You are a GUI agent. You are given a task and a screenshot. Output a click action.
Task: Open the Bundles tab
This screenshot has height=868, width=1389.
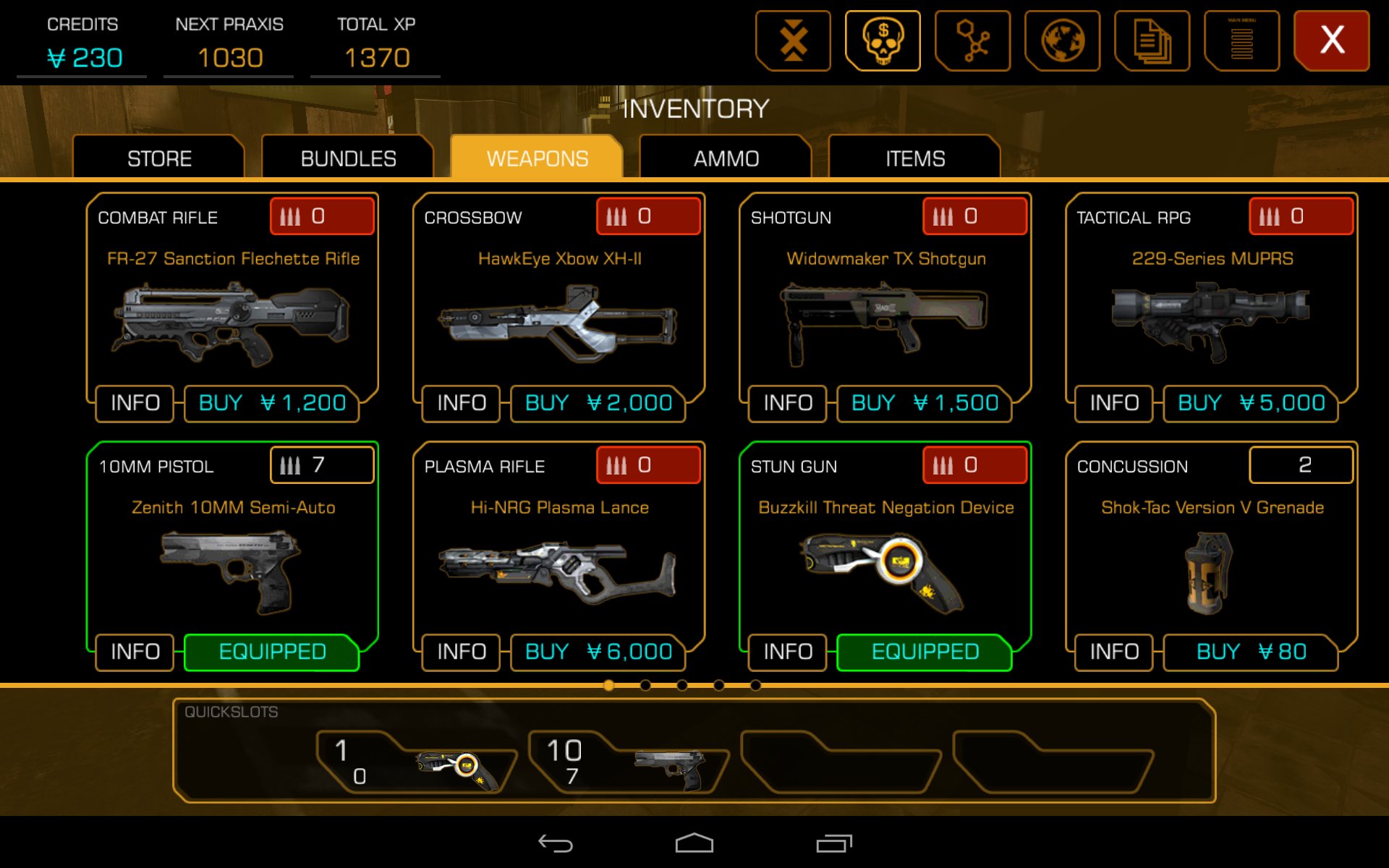[x=348, y=158]
